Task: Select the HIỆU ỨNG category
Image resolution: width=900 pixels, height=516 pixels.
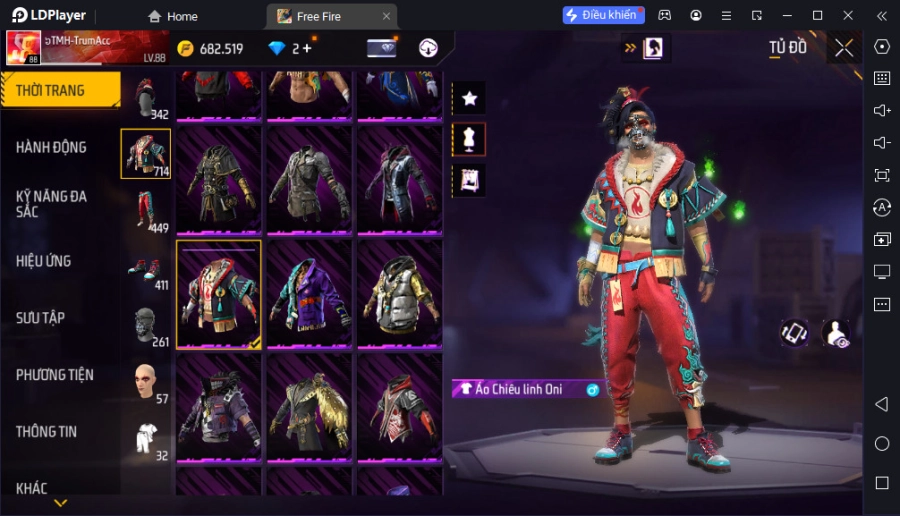Action: pyautogui.click(x=44, y=261)
